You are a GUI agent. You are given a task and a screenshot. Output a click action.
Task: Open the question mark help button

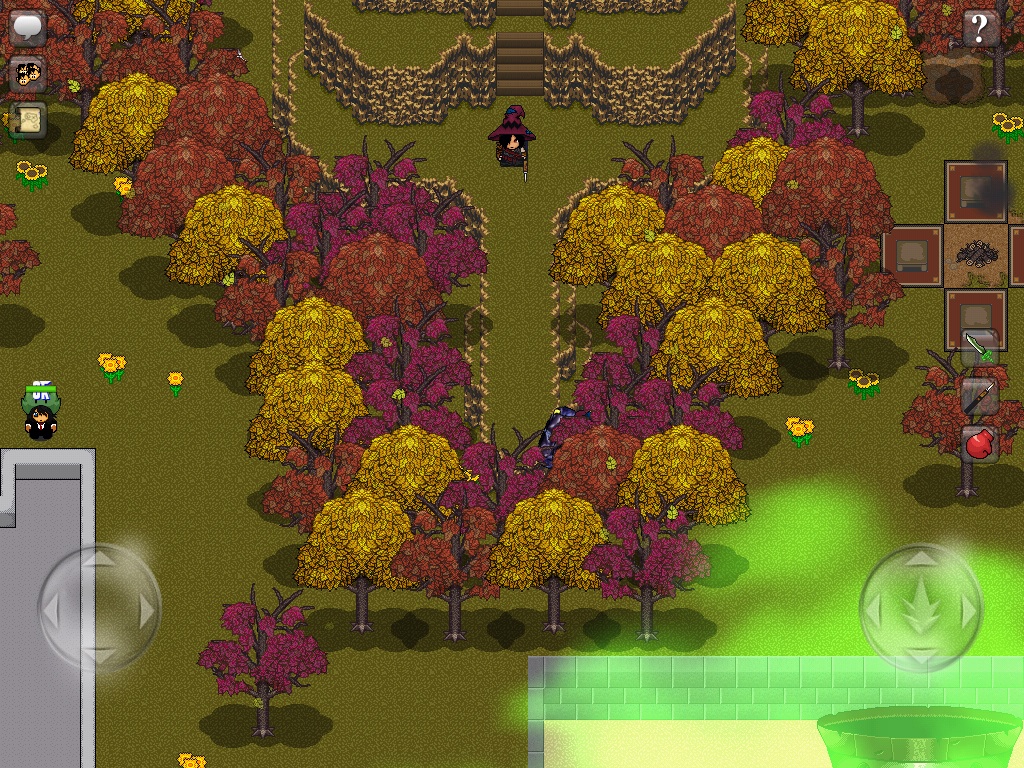coord(981,28)
